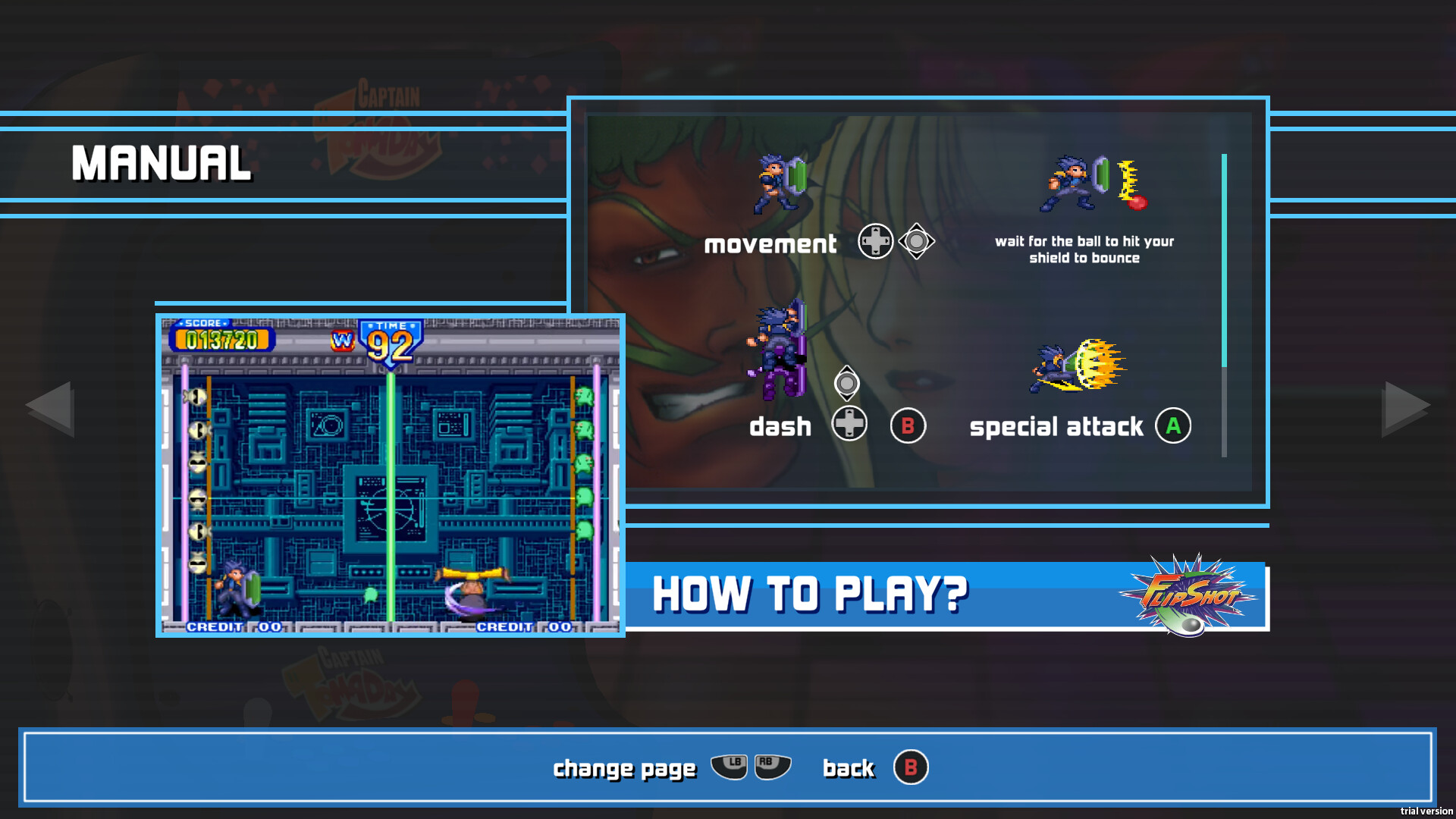Click the movement D-pad icon

click(x=875, y=241)
